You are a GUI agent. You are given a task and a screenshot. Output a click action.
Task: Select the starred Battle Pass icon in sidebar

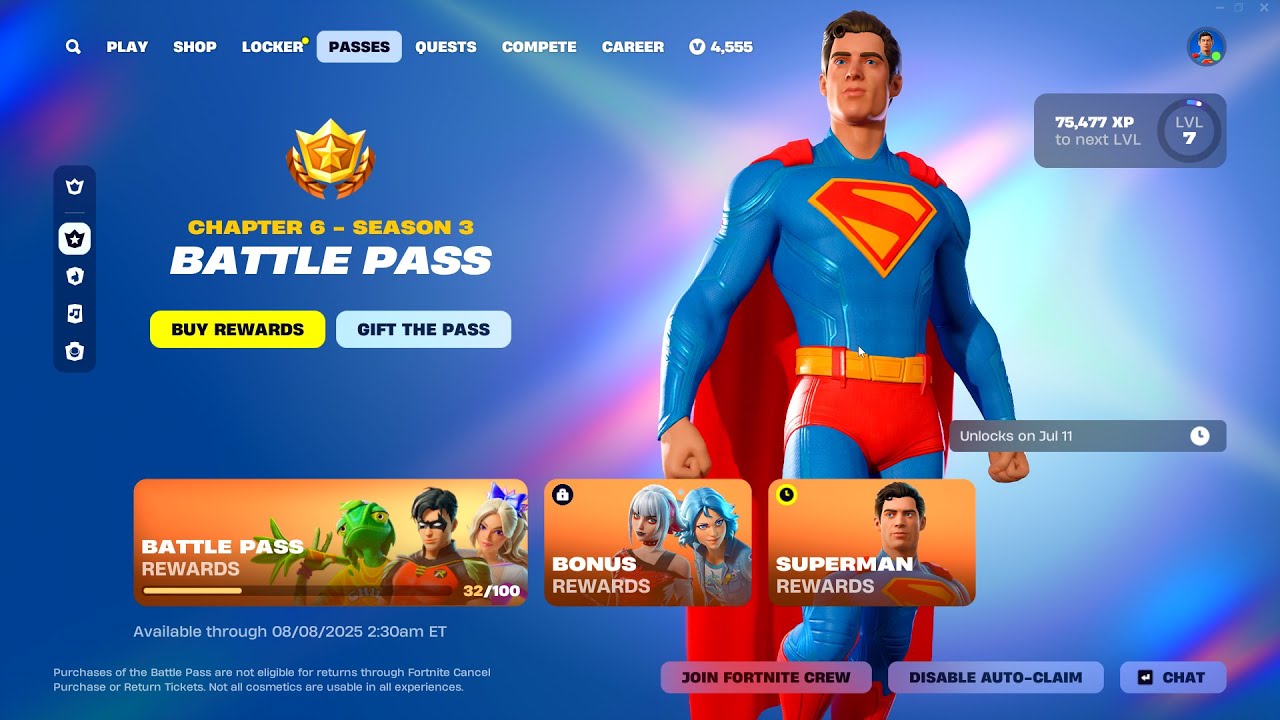[x=75, y=239]
